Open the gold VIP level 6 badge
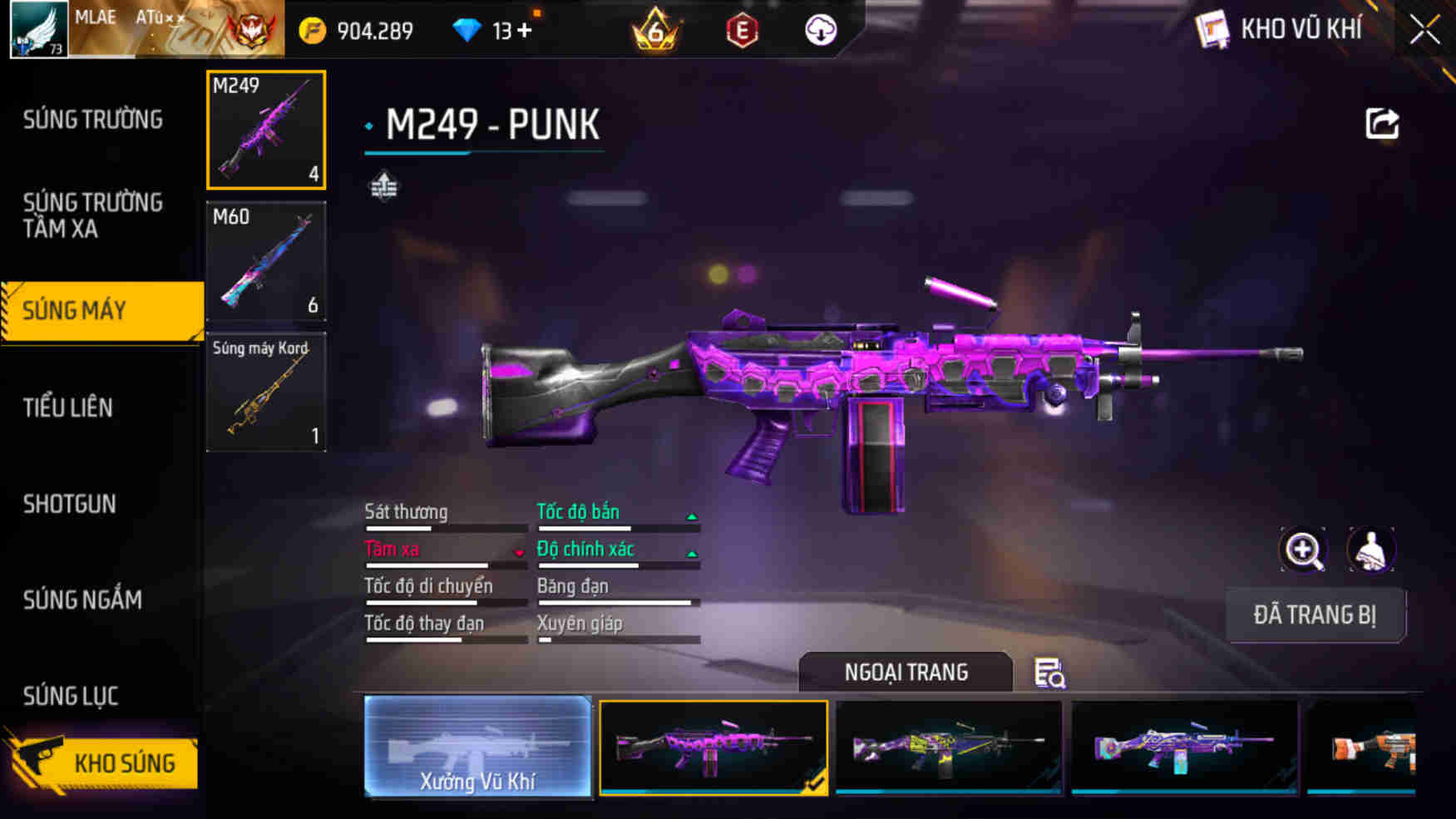The image size is (1456, 819). [657, 30]
